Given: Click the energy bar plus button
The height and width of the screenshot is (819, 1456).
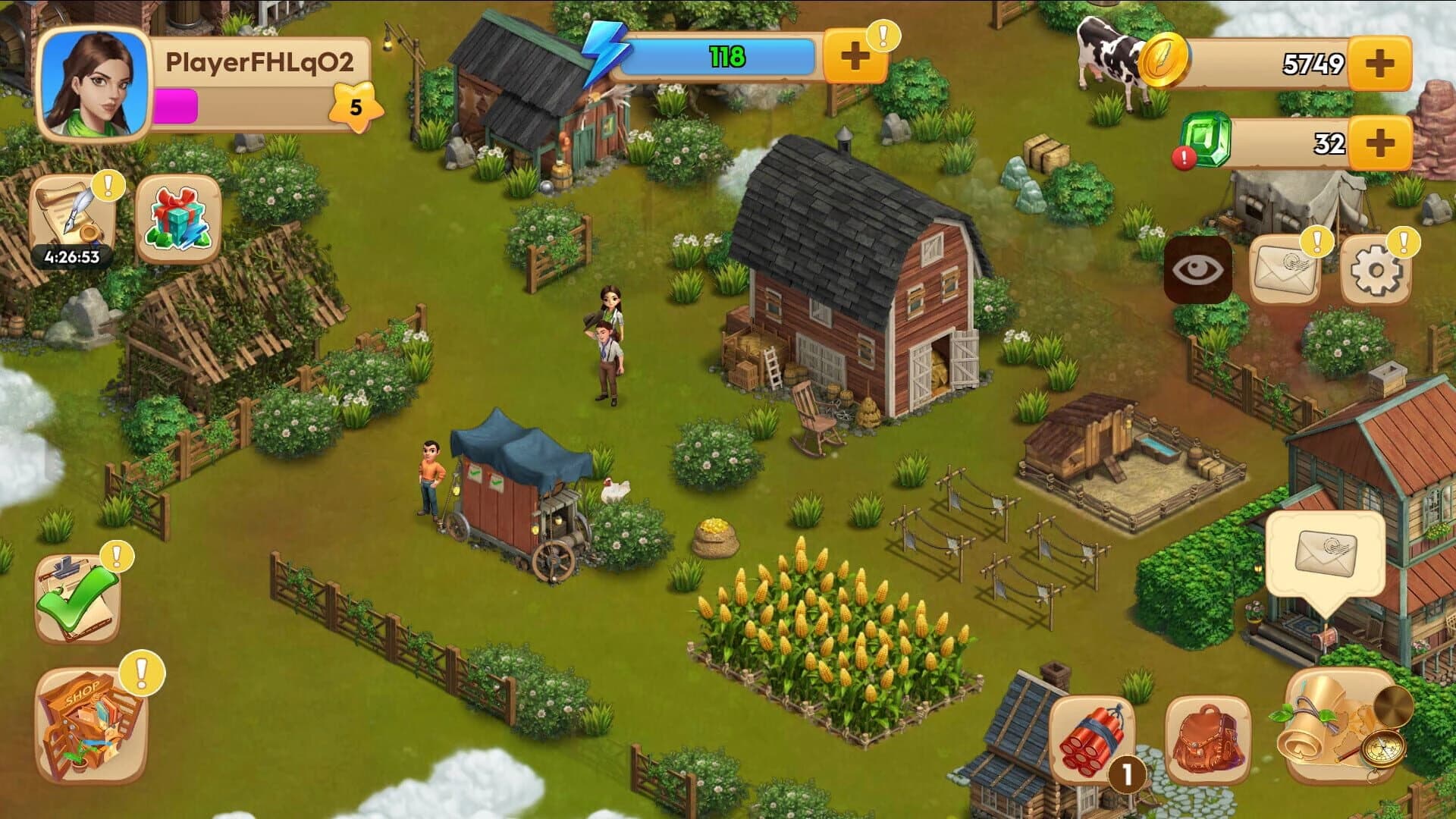Looking at the screenshot, I should pyautogui.click(x=857, y=55).
